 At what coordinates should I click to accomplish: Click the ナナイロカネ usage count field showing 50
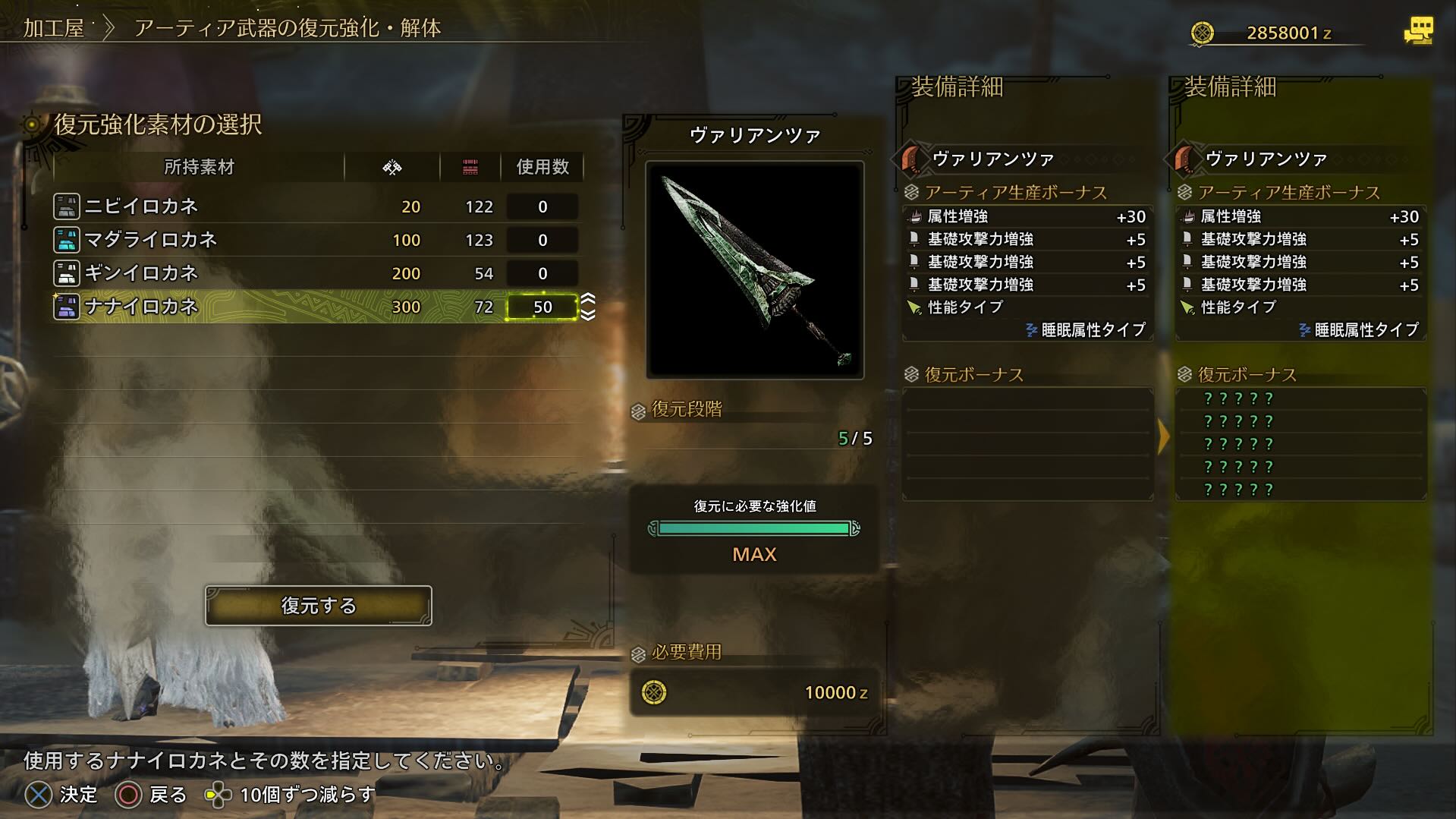click(x=542, y=307)
